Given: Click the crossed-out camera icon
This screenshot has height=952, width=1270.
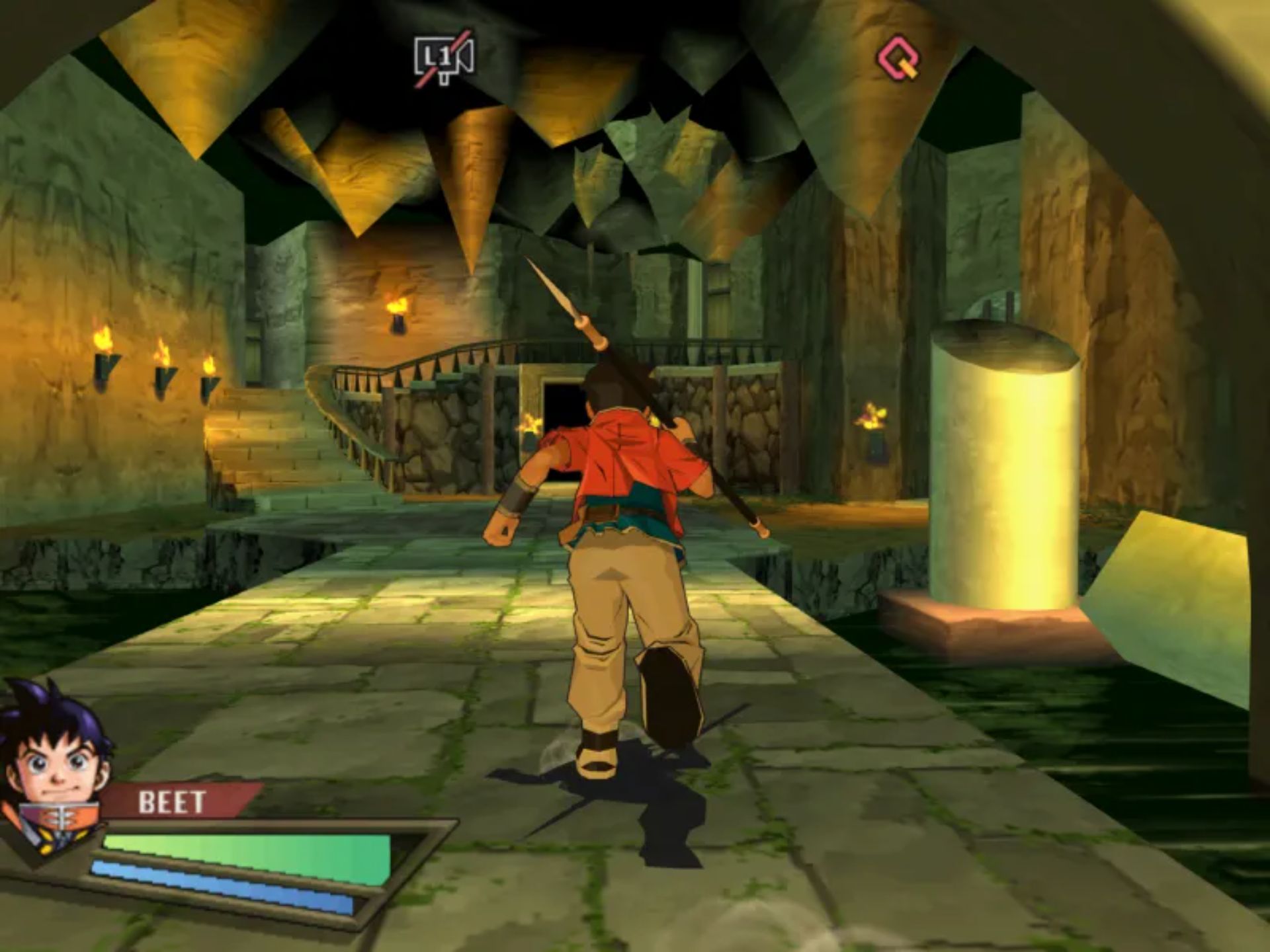Looking at the screenshot, I should (444, 59).
